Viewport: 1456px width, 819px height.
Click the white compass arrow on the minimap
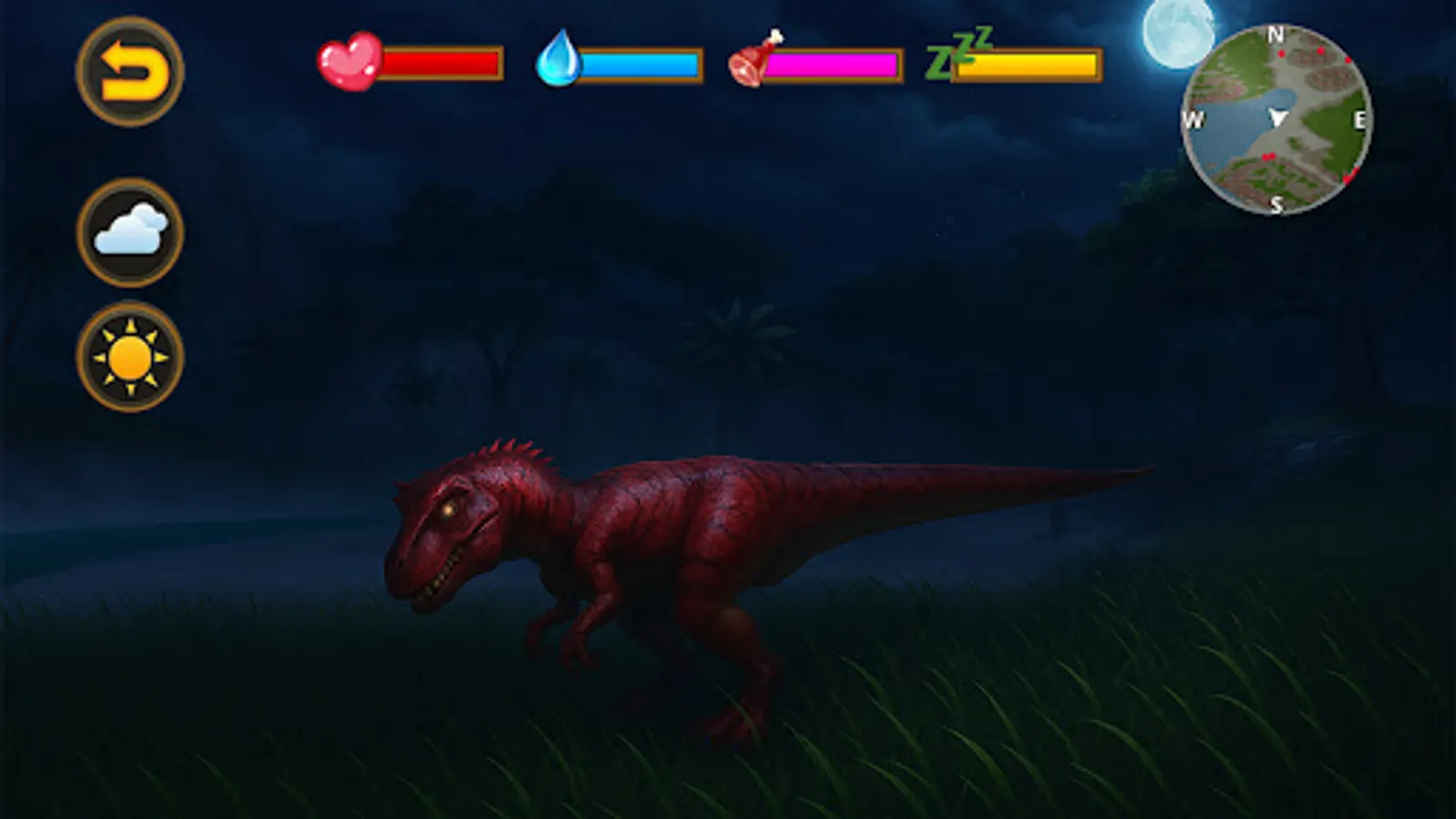tap(1278, 116)
